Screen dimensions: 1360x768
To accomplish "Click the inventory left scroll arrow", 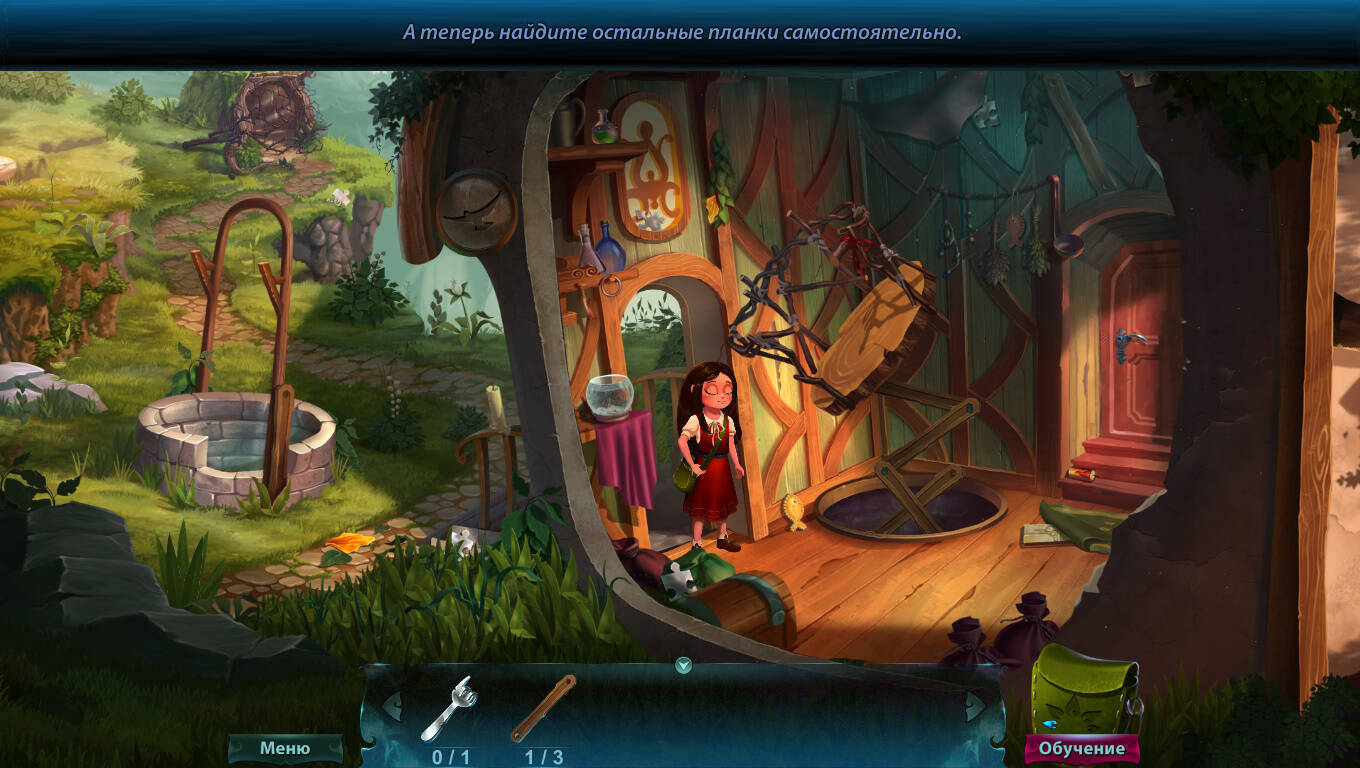I will 391,705.
